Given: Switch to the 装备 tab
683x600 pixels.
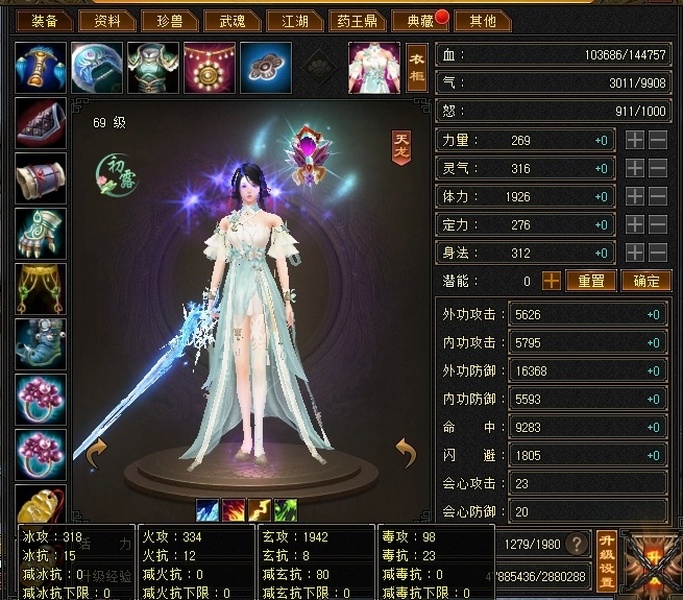Looking at the screenshot, I should point(43,20).
